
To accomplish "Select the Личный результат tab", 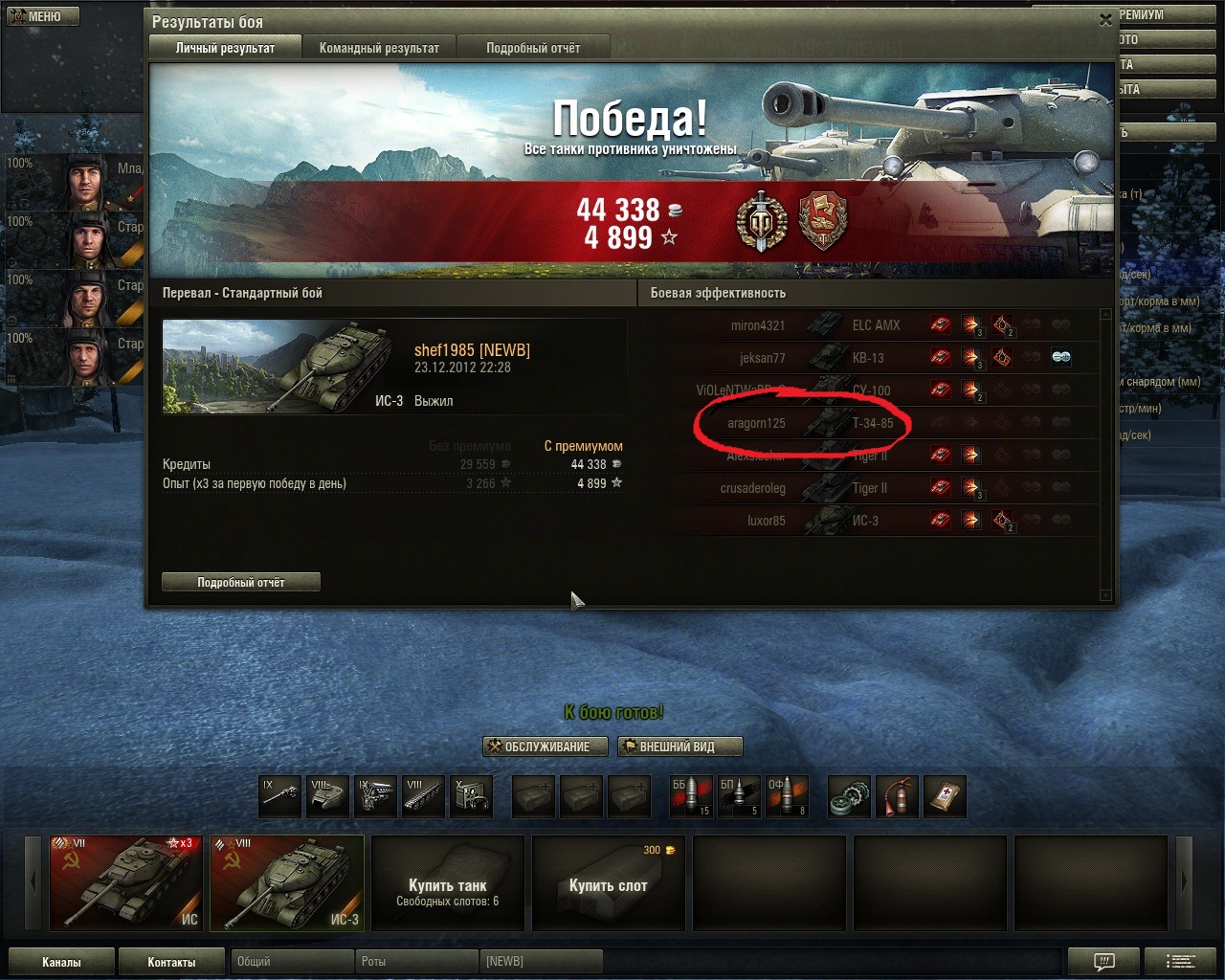I will point(225,48).
